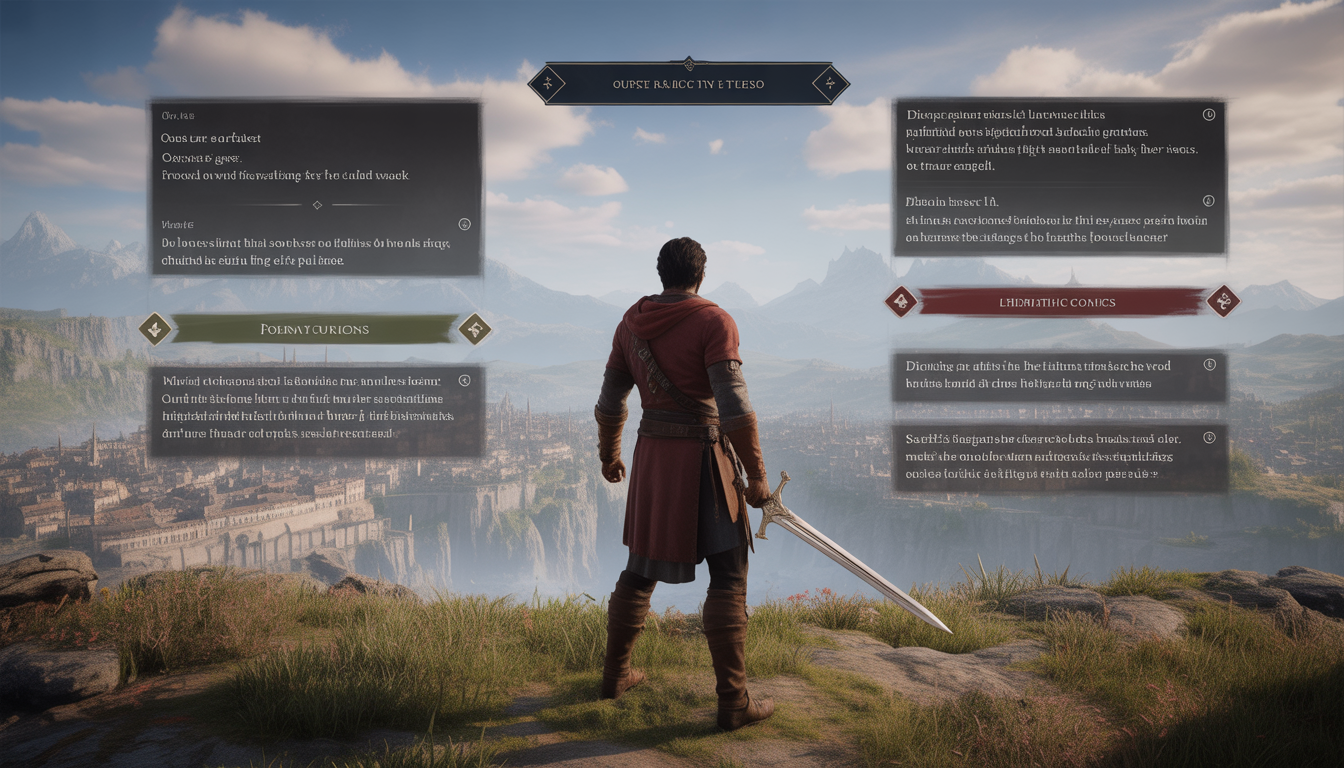Click the diamond icon left of the top banner
The height and width of the screenshot is (768, 1344).
click(x=546, y=84)
